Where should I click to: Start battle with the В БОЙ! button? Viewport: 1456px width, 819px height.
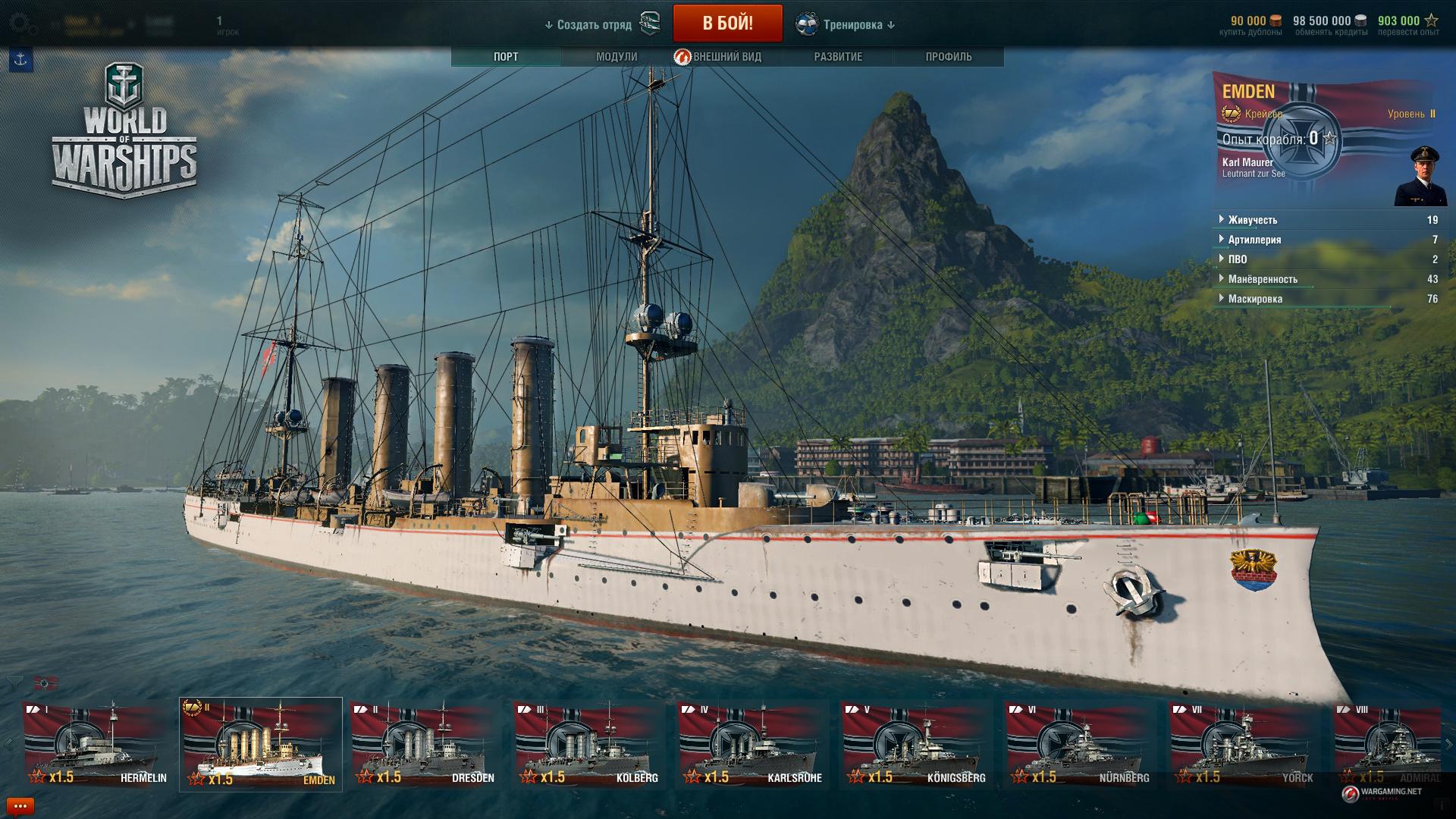click(727, 24)
